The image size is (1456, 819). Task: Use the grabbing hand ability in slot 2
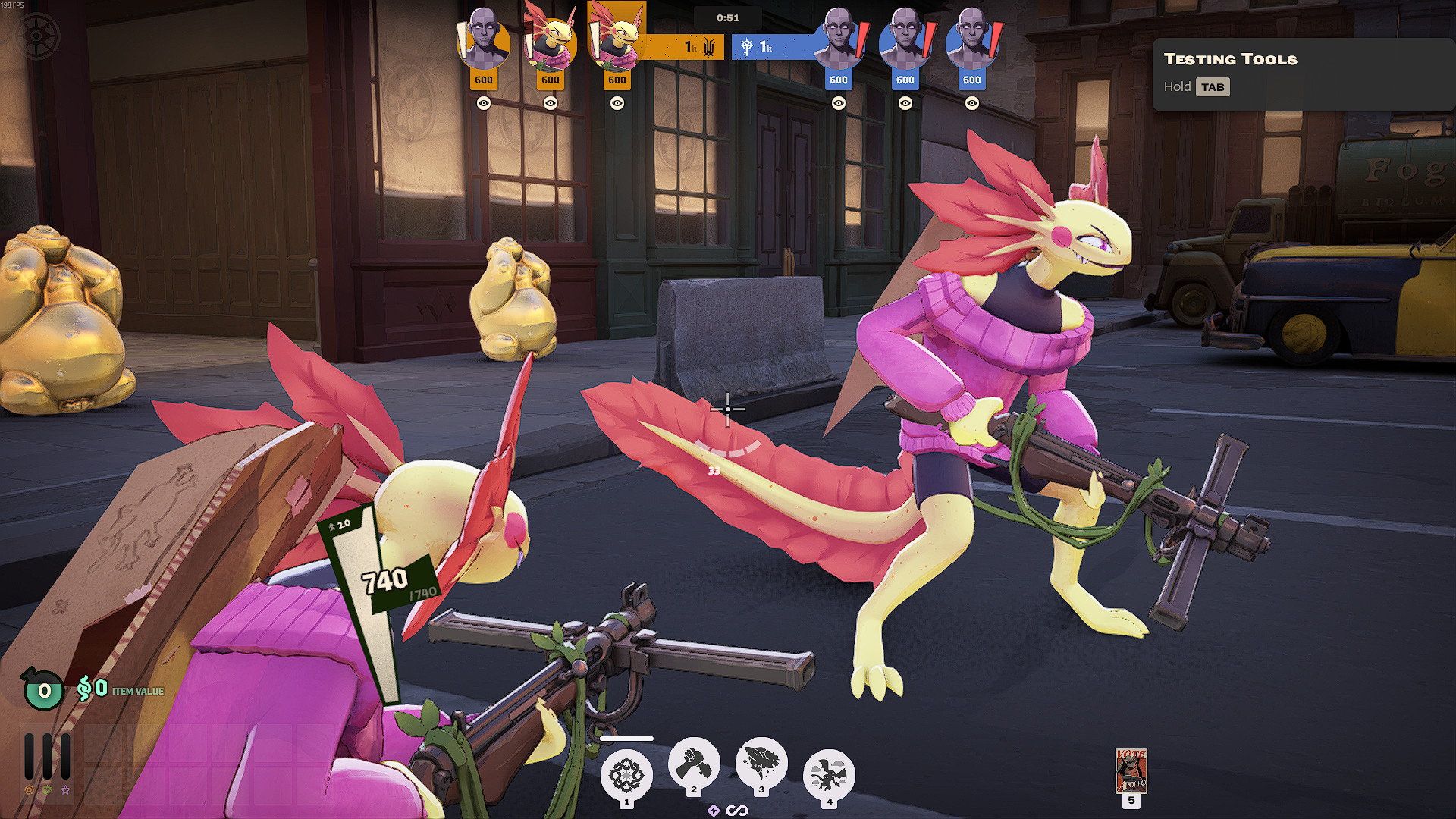[x=694, y=763]
